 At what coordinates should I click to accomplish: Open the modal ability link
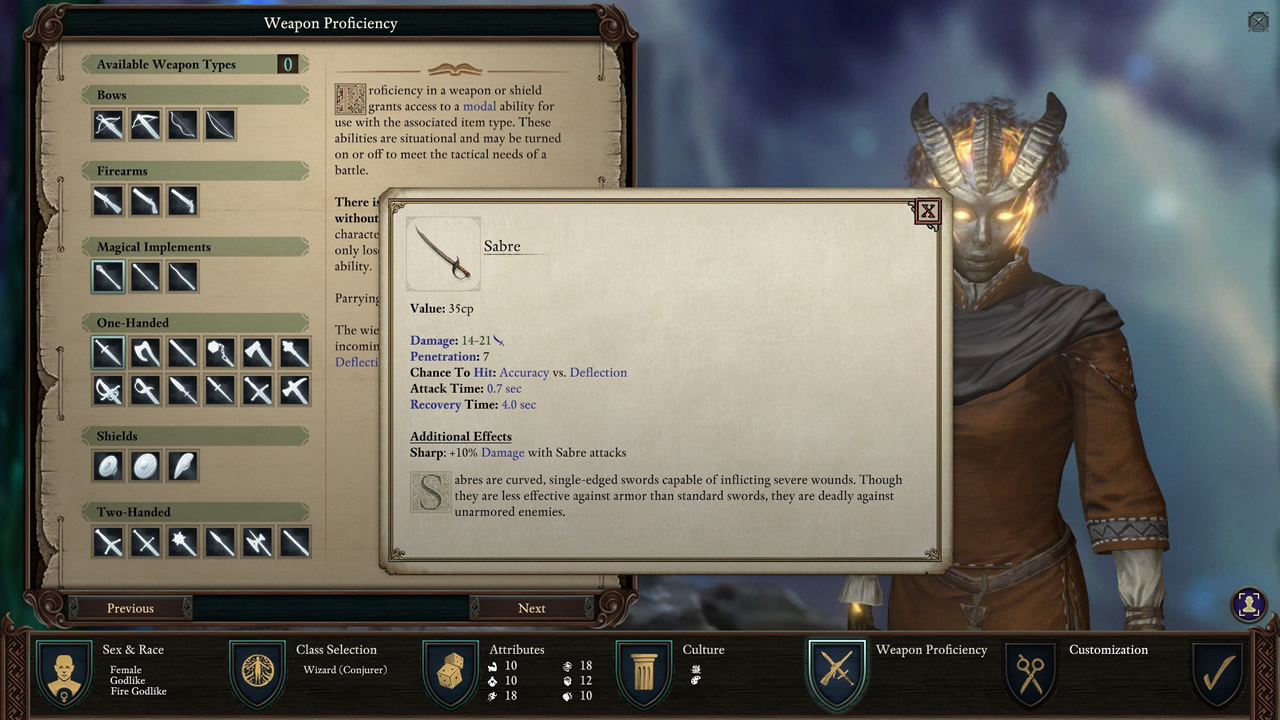click(x=479, y=106)
